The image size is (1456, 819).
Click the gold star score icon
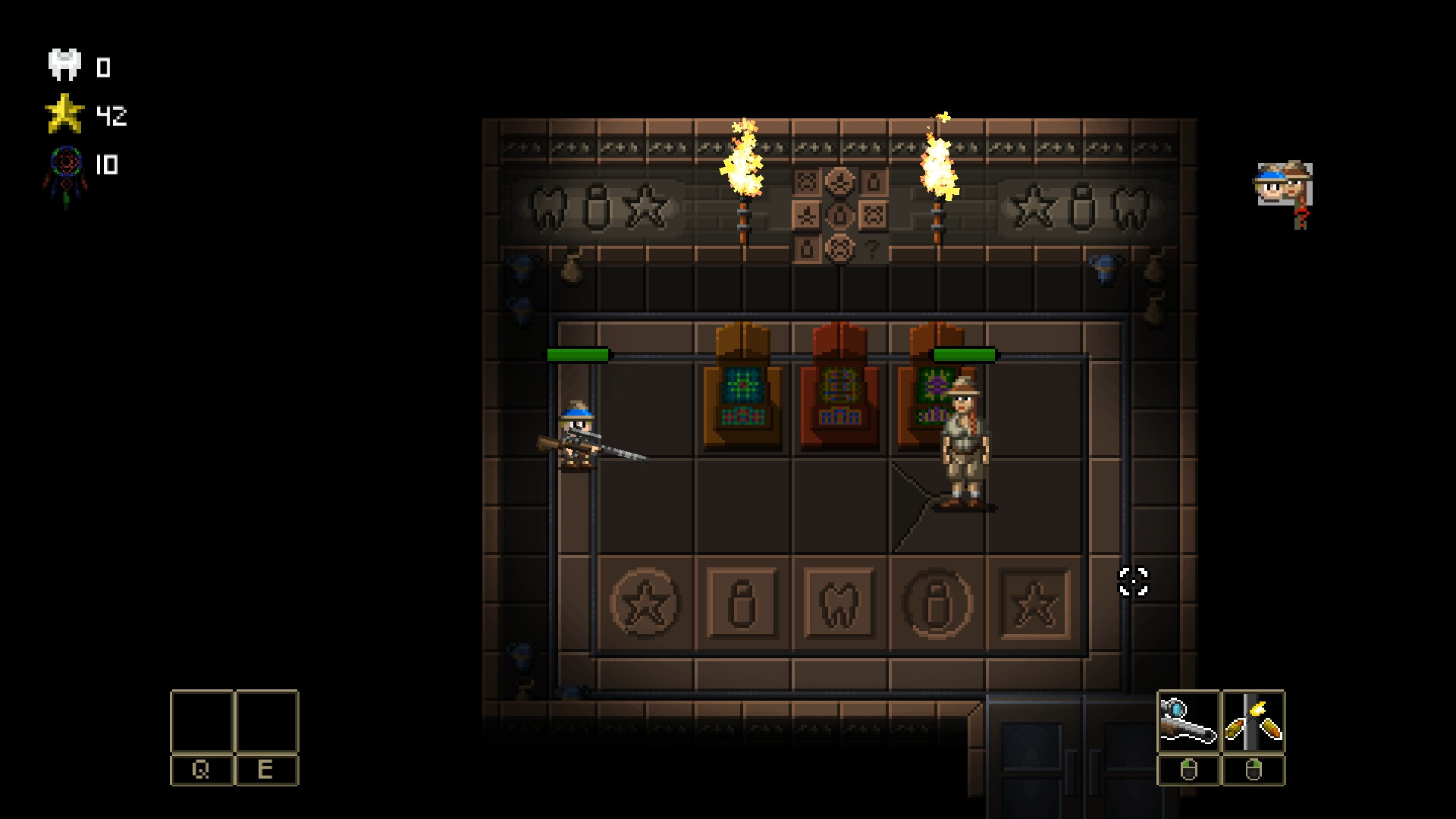(64, 115)
